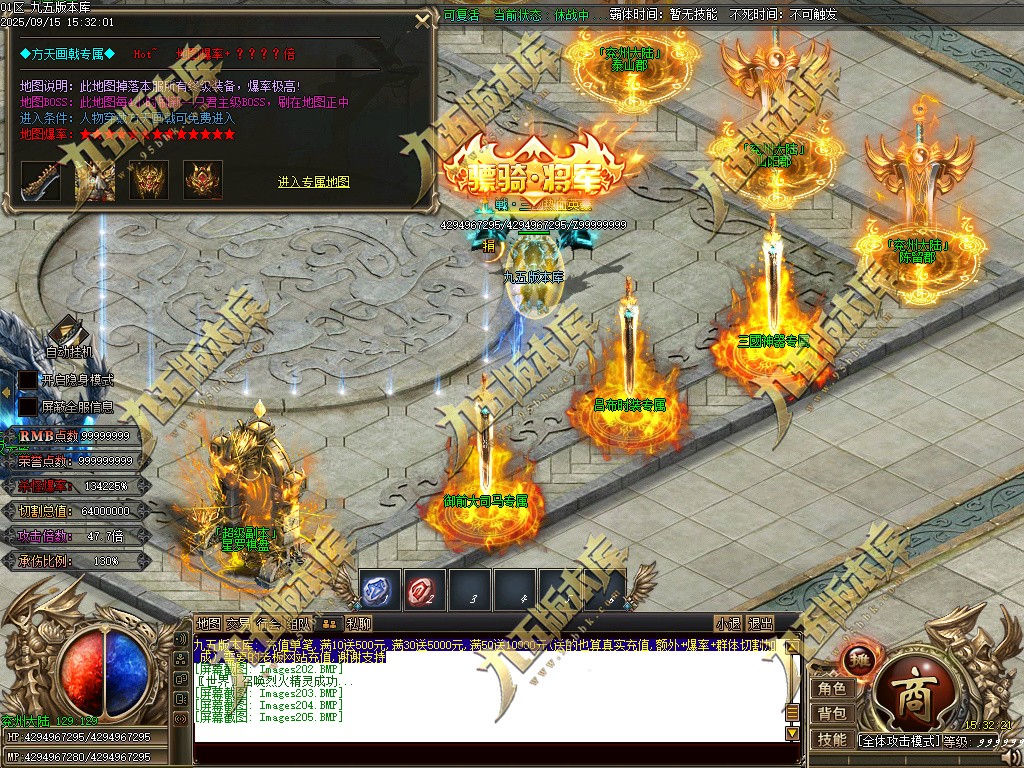Click the 退出 exit button
This screenshot has width=1024, height=768.
[x=760, y=624]
